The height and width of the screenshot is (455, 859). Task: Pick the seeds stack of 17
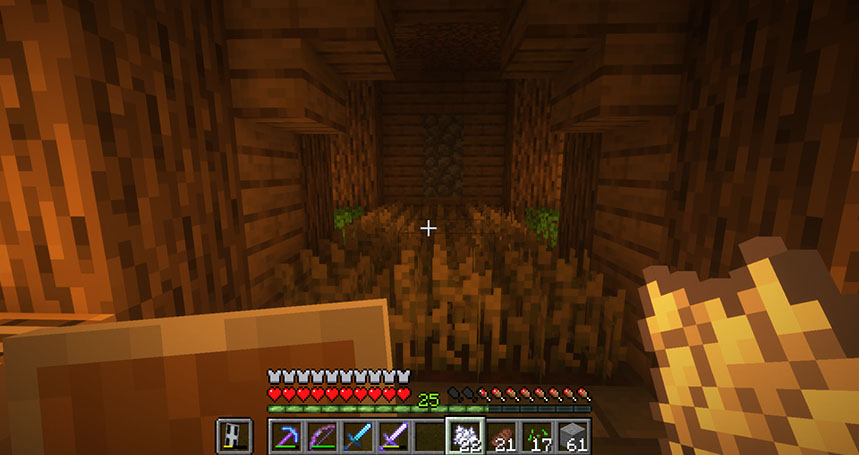[537, 437]
